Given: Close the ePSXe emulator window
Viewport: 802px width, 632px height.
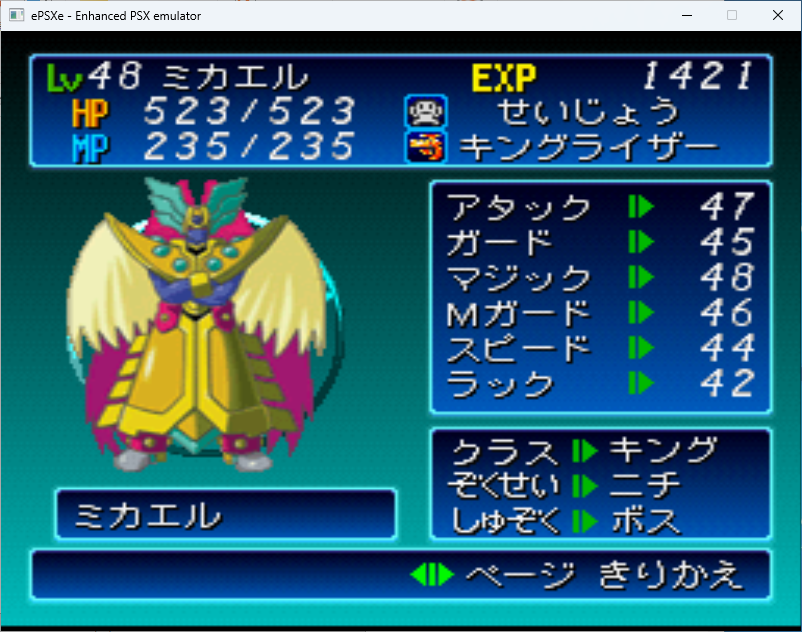Looking at the screenshot, I should [x=777, y=15].
